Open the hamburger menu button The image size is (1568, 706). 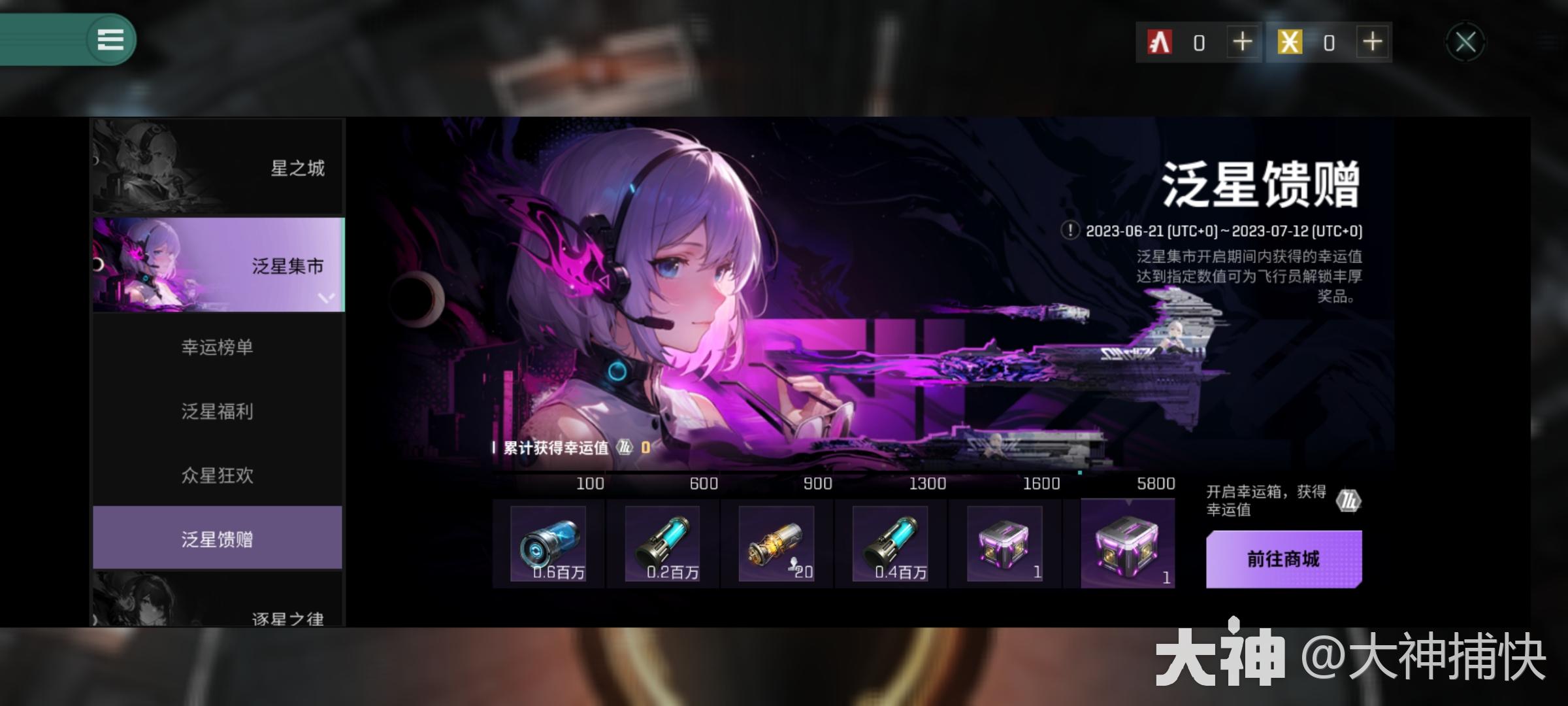pyautogui.click(x=110, y=40)
